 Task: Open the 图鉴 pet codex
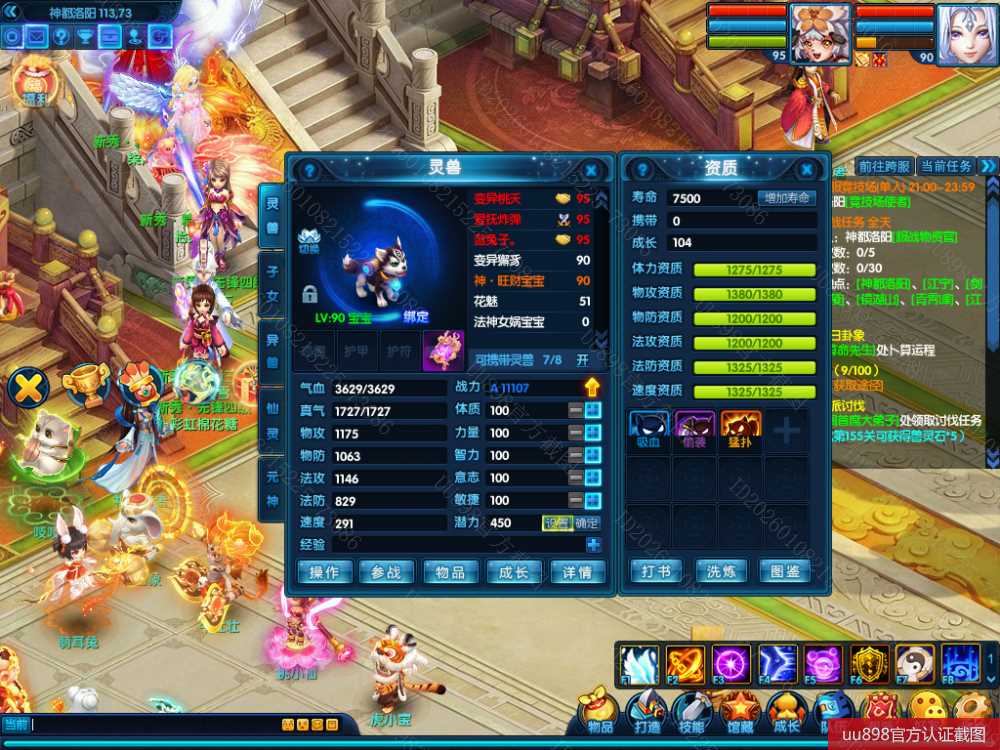click(786, 571)
